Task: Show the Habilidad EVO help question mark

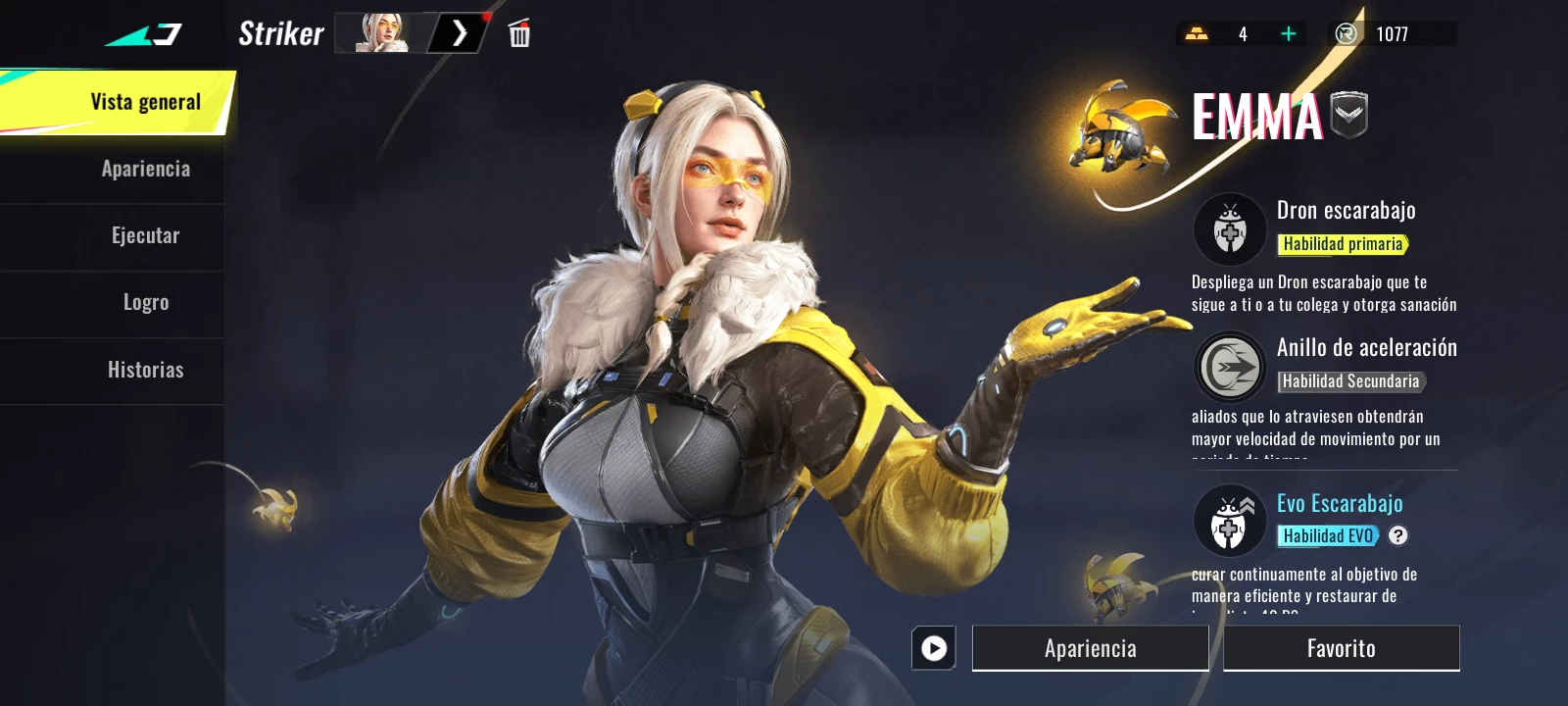Action: 1398,535
